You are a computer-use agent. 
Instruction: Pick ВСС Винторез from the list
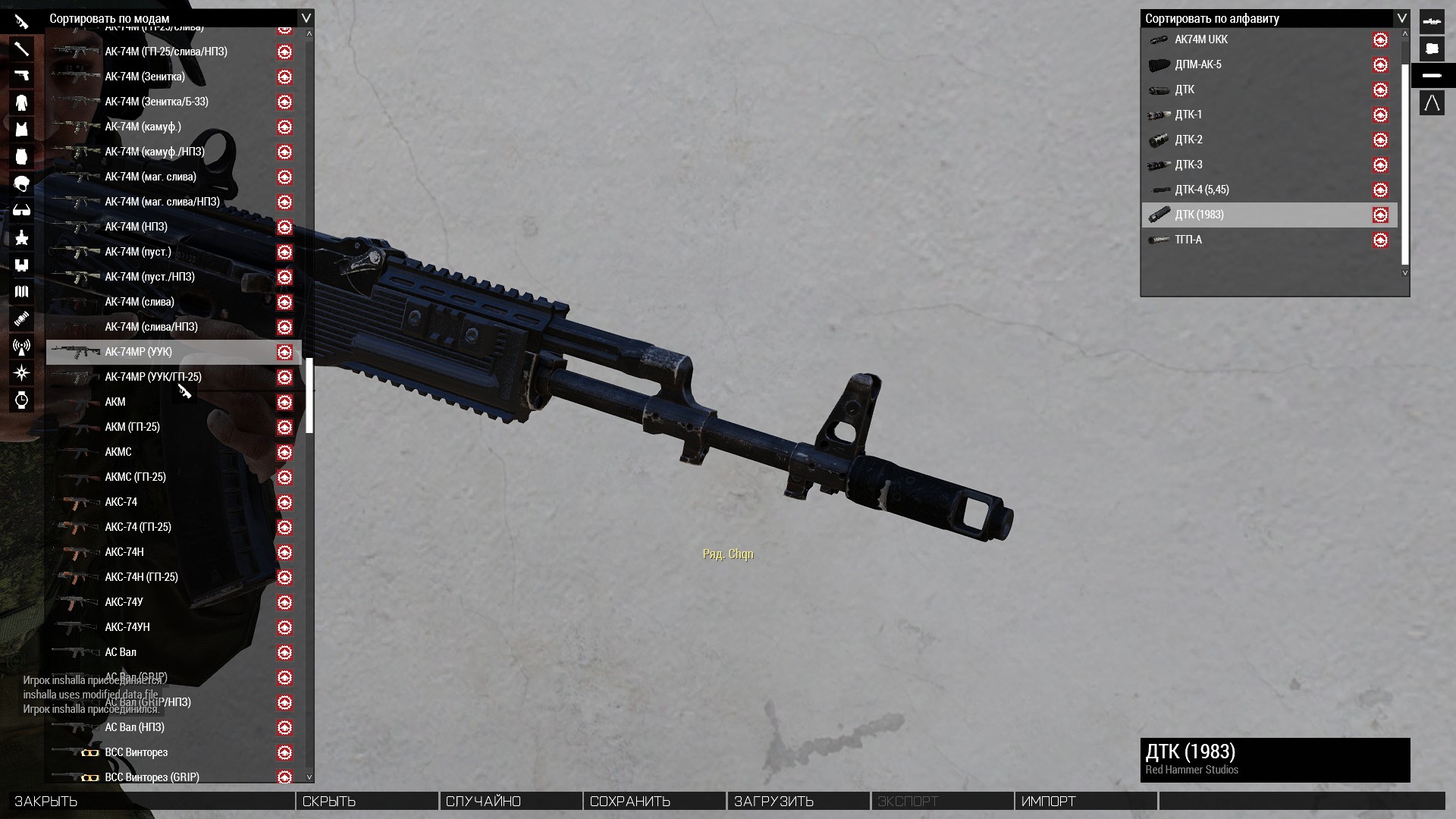136,752
